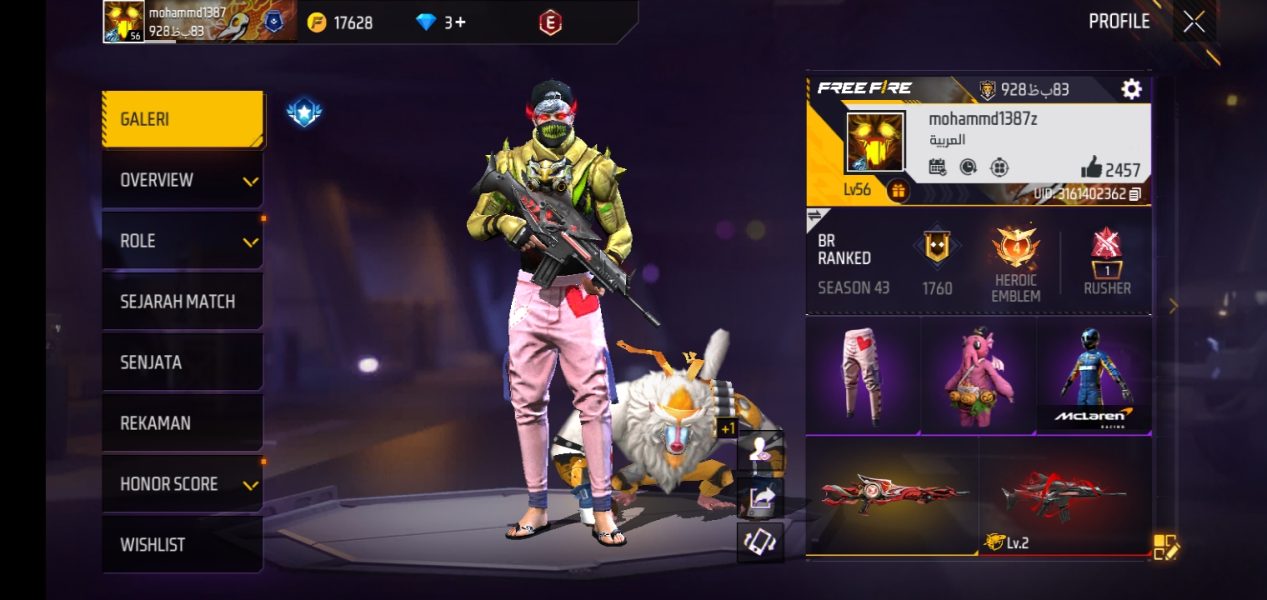Select the McLaren racing suit thumbnail
The height and width of the screenshot is (600, 1267).
click(x=1093, y=375)
